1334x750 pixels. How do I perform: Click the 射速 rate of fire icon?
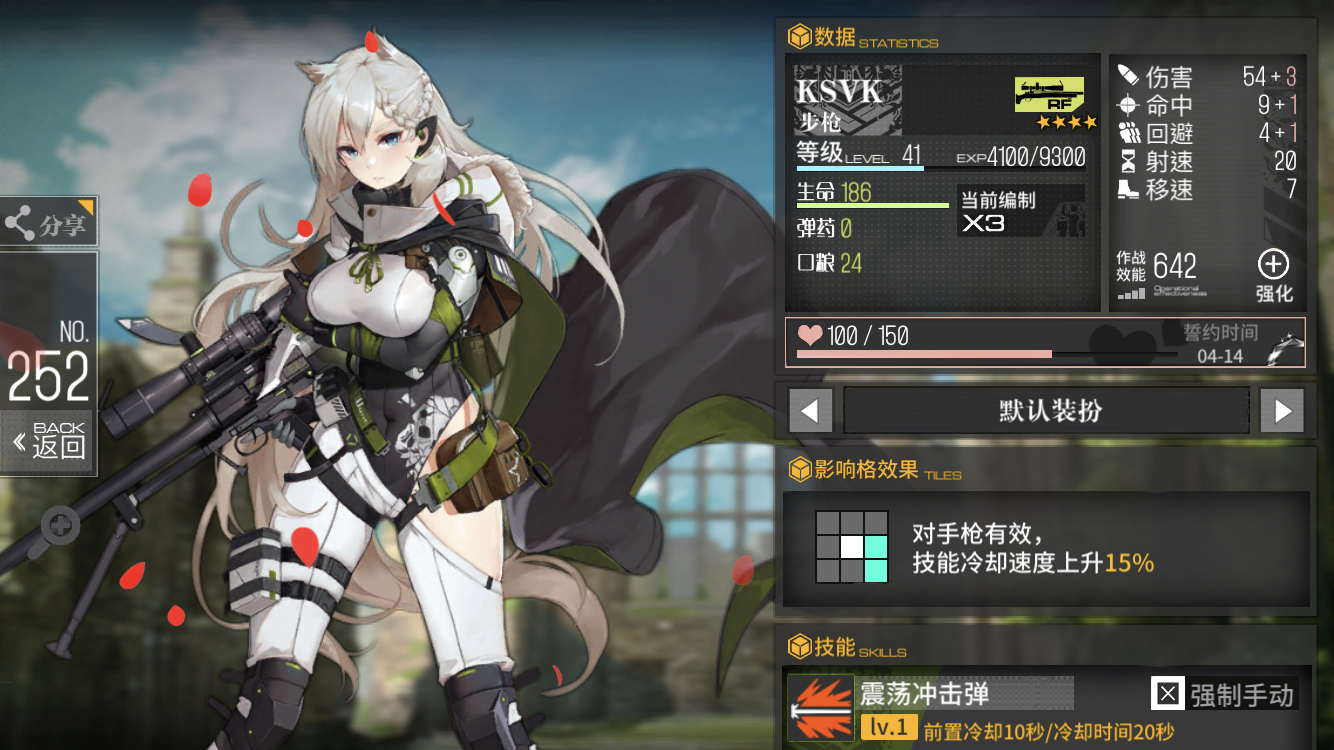(1128, 162)
